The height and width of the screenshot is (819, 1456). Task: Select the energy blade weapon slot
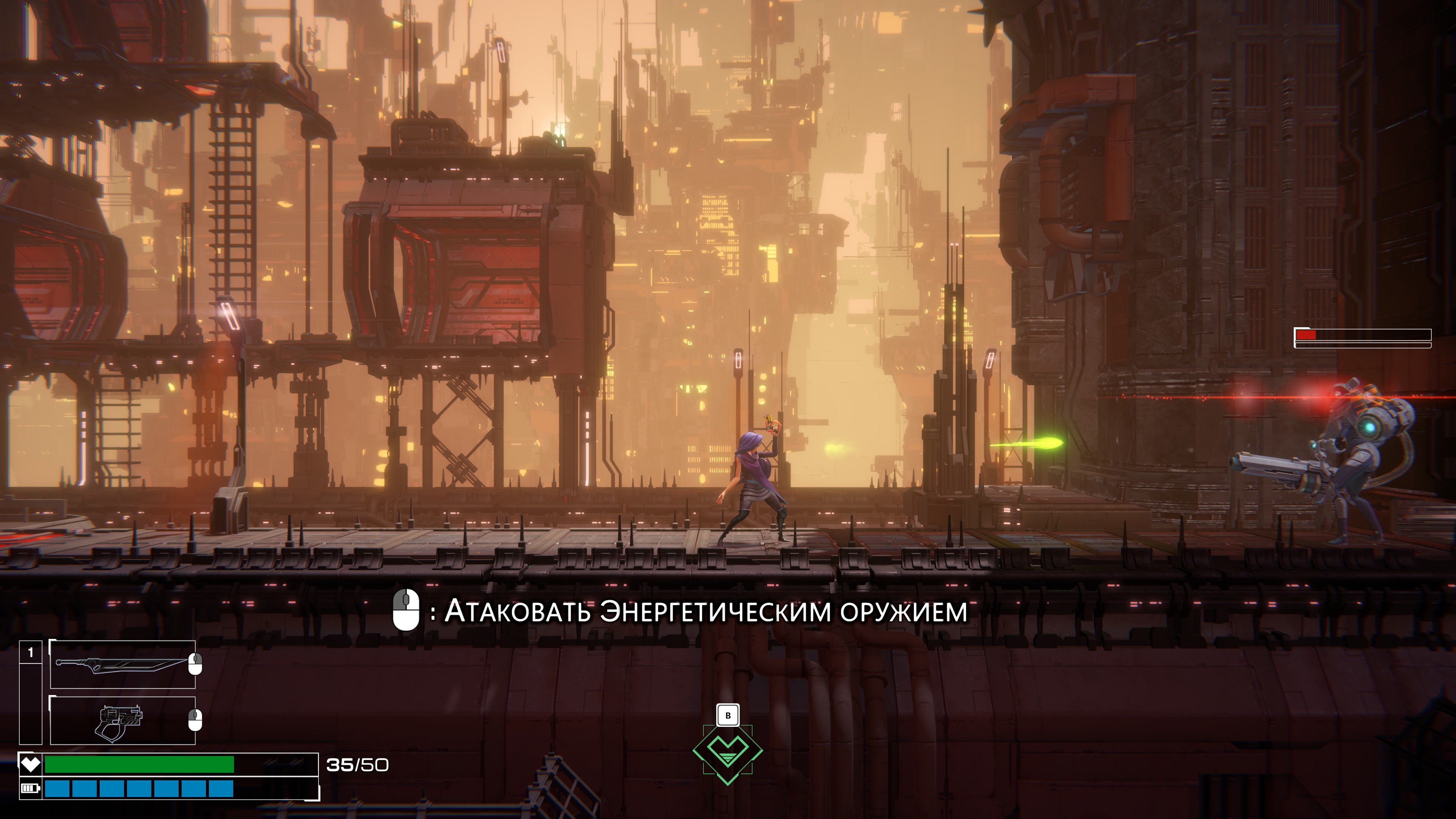pyautogui.click(x=122, y=664)
